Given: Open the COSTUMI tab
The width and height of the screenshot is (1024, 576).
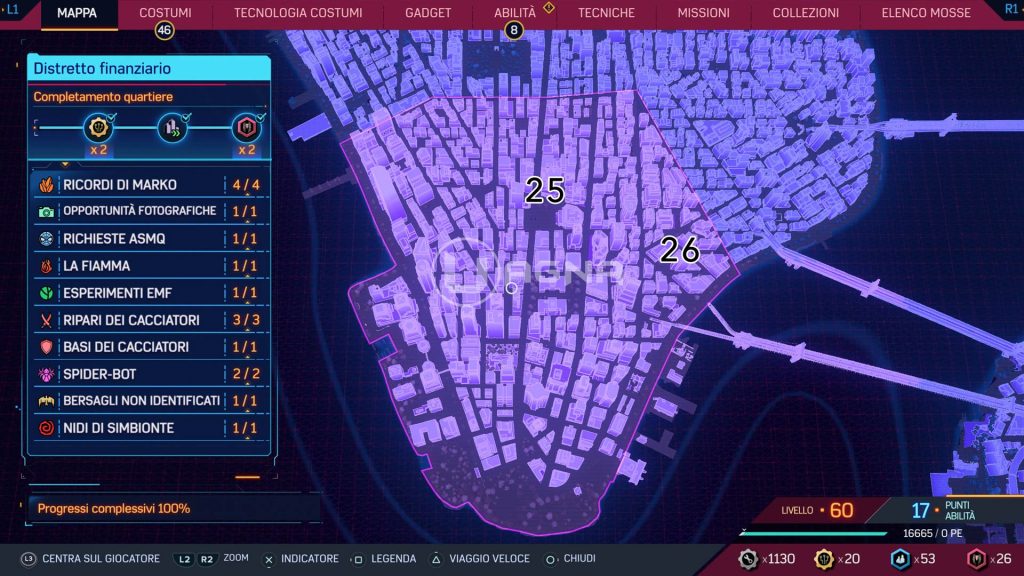Looking at the screenshot, I should [165, 13].
